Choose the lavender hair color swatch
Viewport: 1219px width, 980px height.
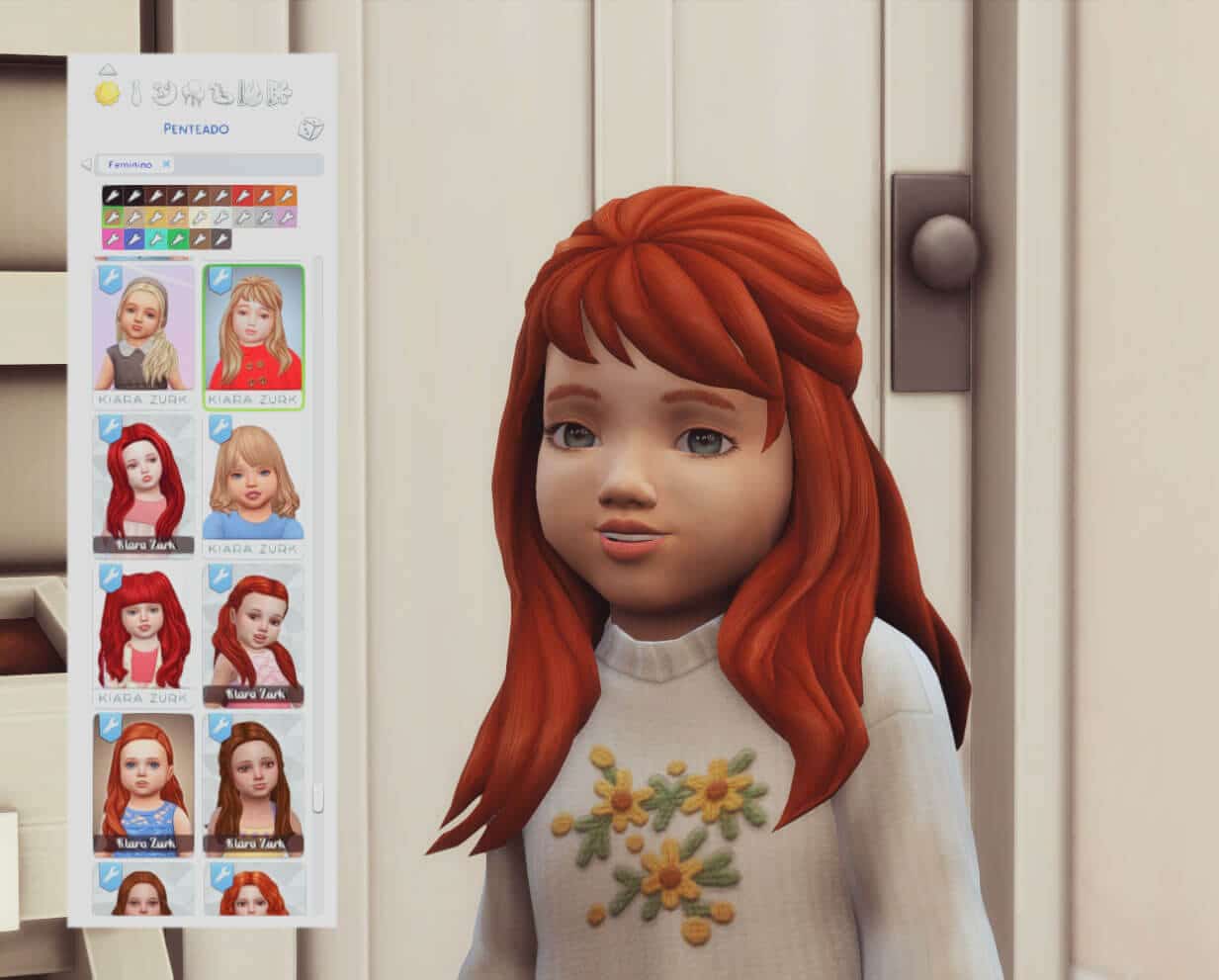[286, 217]
